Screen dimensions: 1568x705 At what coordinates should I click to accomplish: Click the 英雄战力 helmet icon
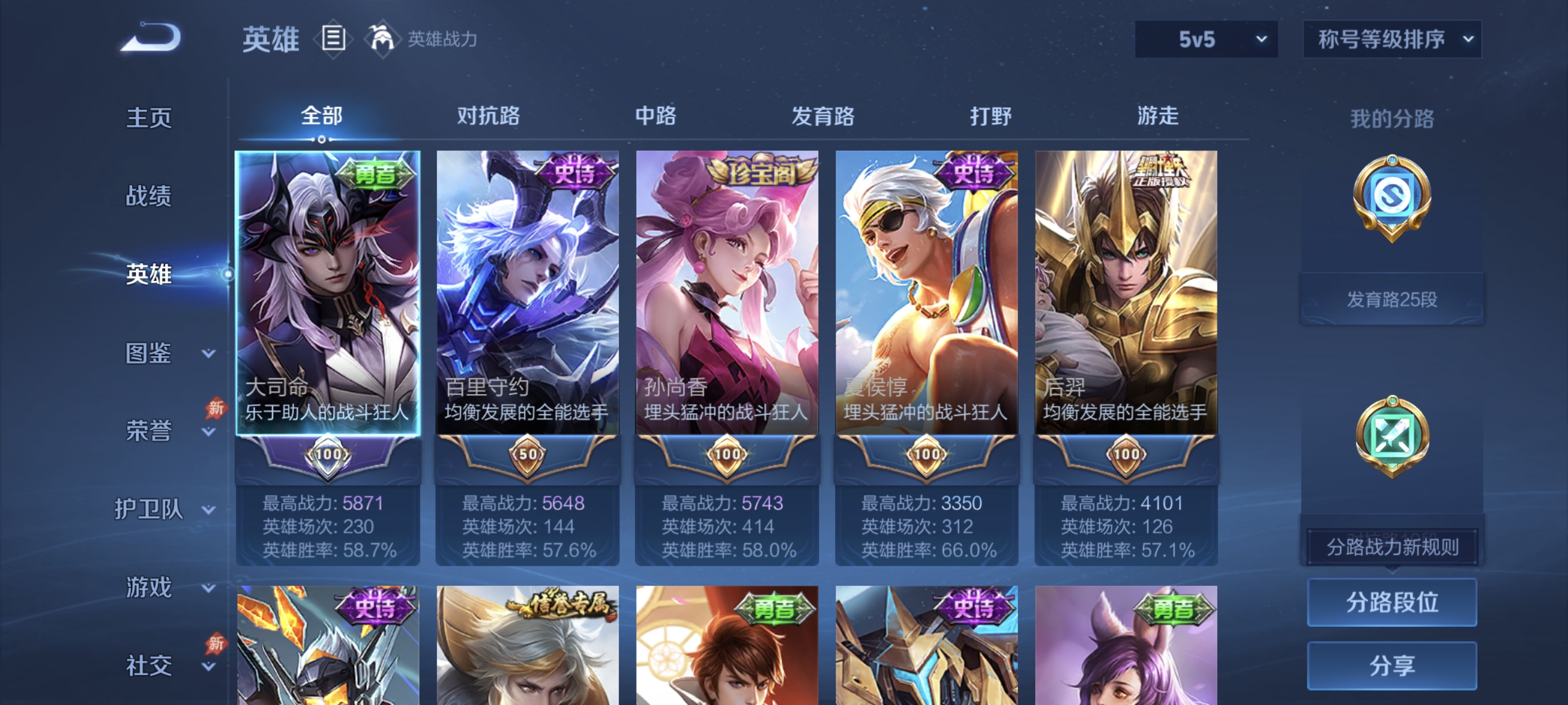click(382, 38)
